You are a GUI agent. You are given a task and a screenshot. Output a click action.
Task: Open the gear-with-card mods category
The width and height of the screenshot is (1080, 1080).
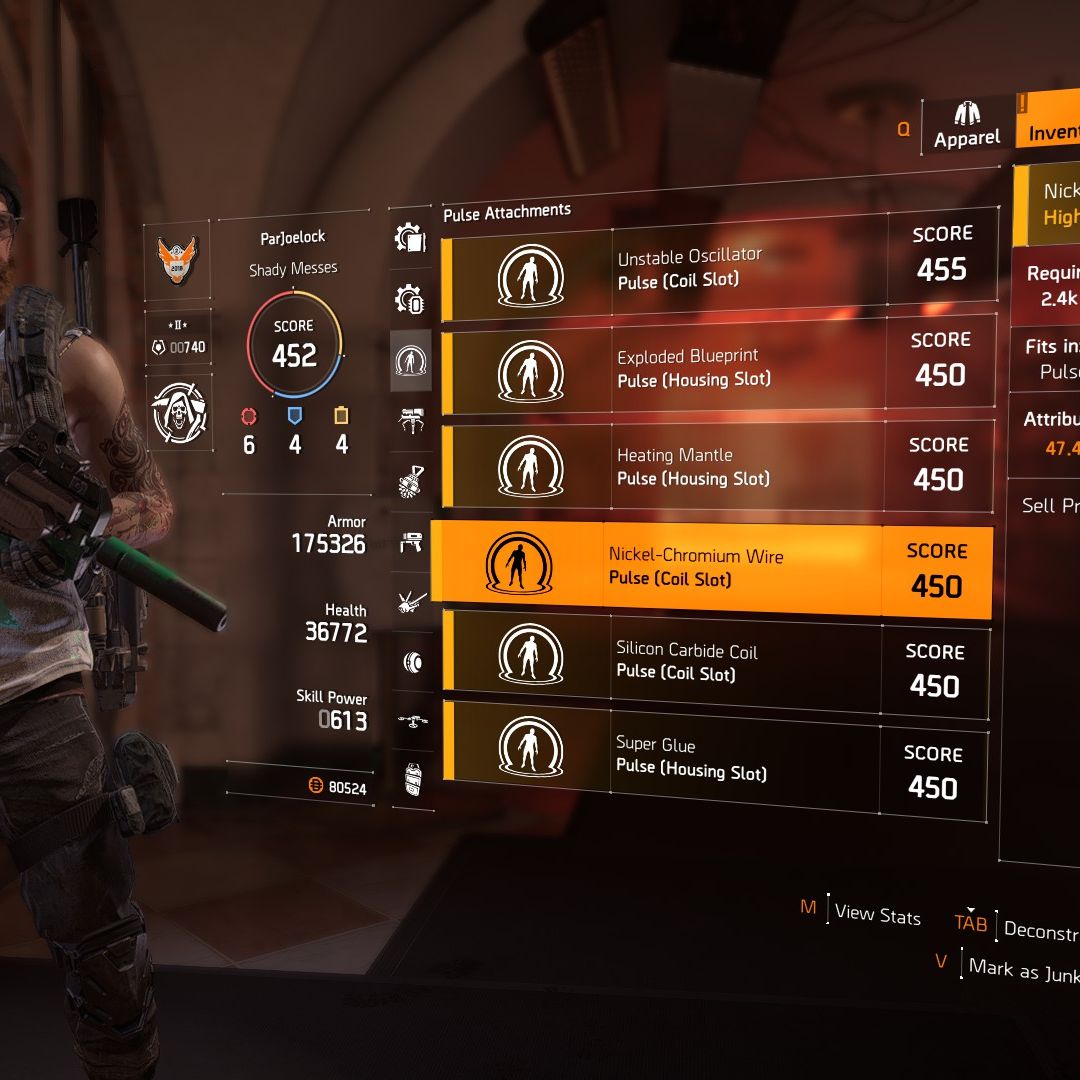pos(411,238)
